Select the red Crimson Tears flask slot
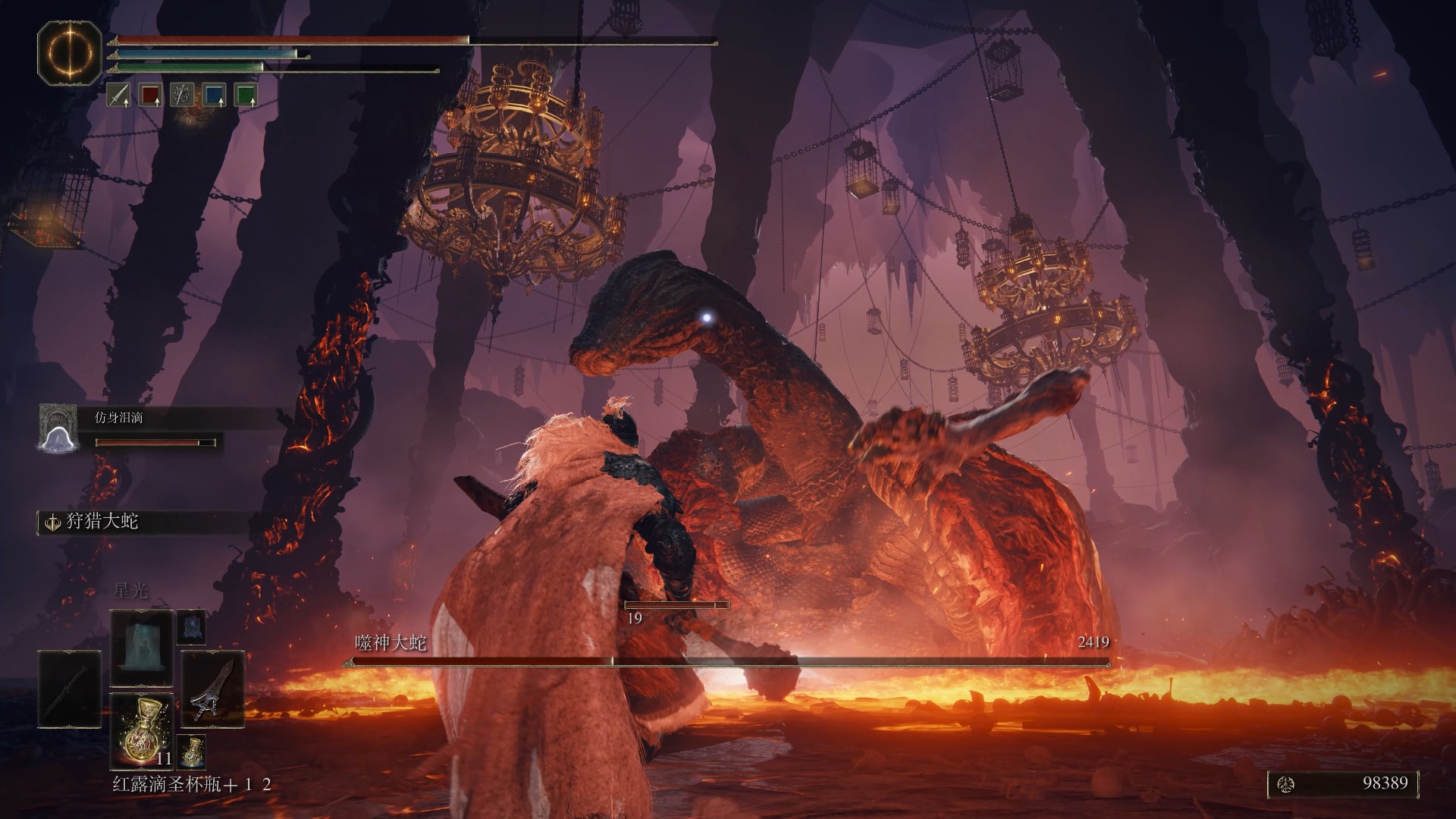Viewport: 1456px width, 819px height. tap(142, 730)
